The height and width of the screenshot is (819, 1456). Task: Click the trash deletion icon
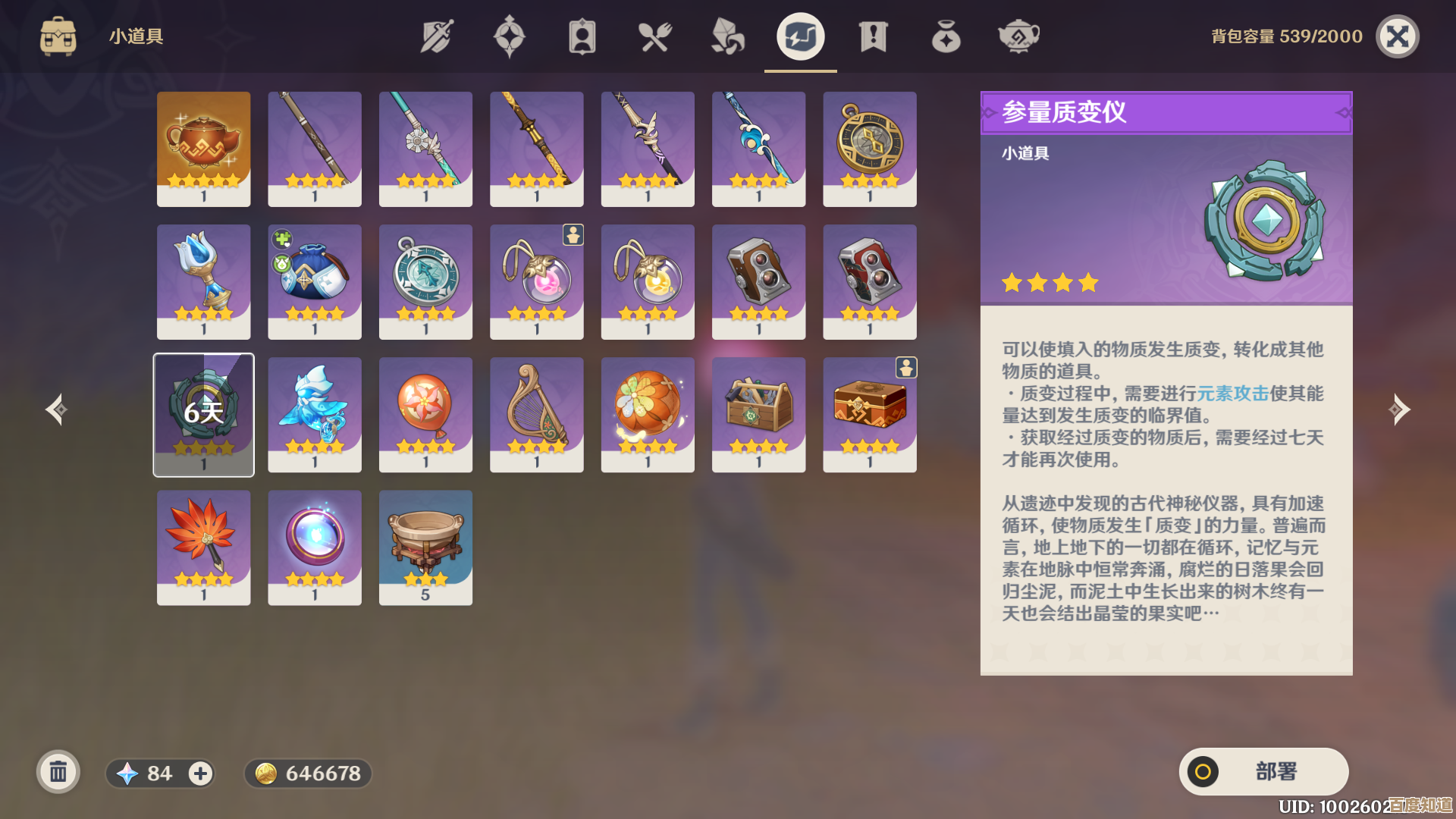click(58, 772)
